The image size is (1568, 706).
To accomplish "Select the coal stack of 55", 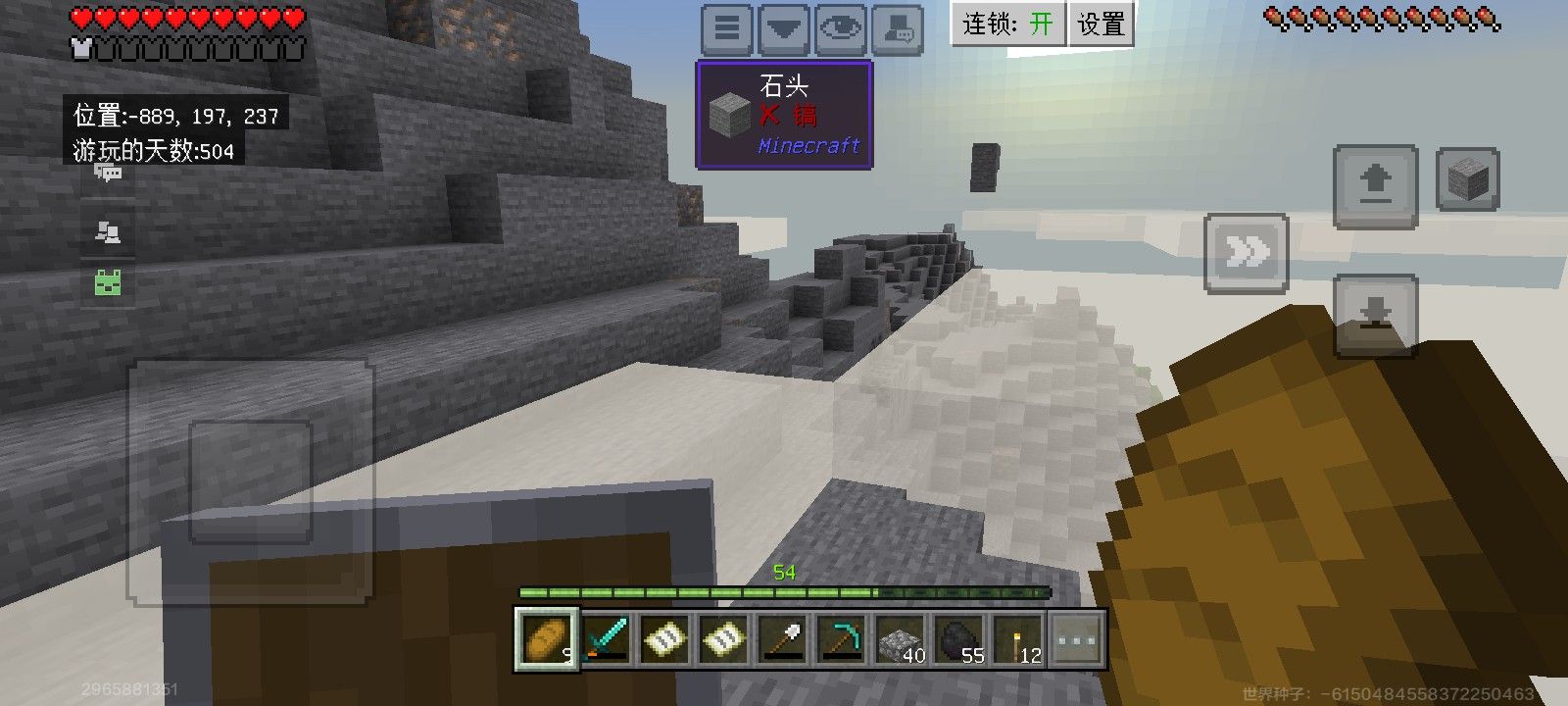I will (959, 639).
